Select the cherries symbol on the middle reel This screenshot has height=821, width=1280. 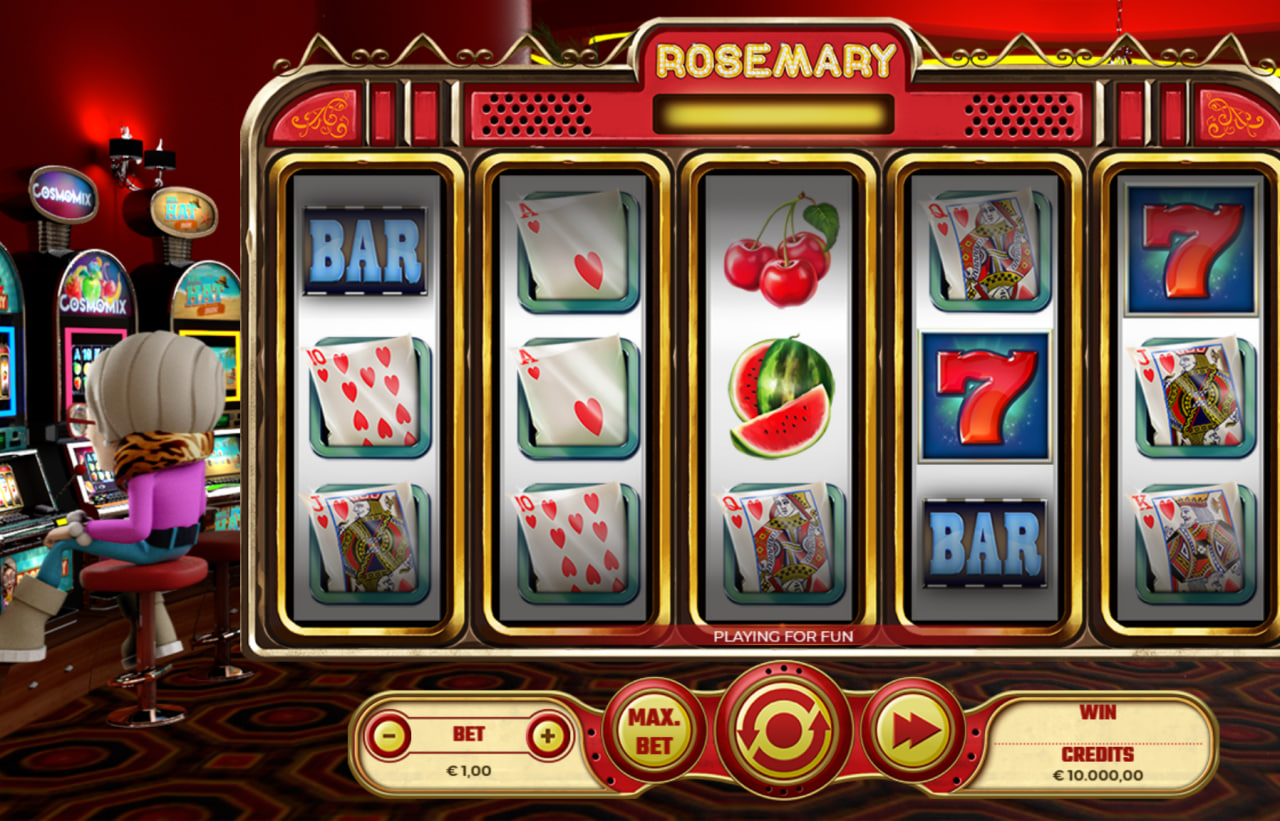779,252
